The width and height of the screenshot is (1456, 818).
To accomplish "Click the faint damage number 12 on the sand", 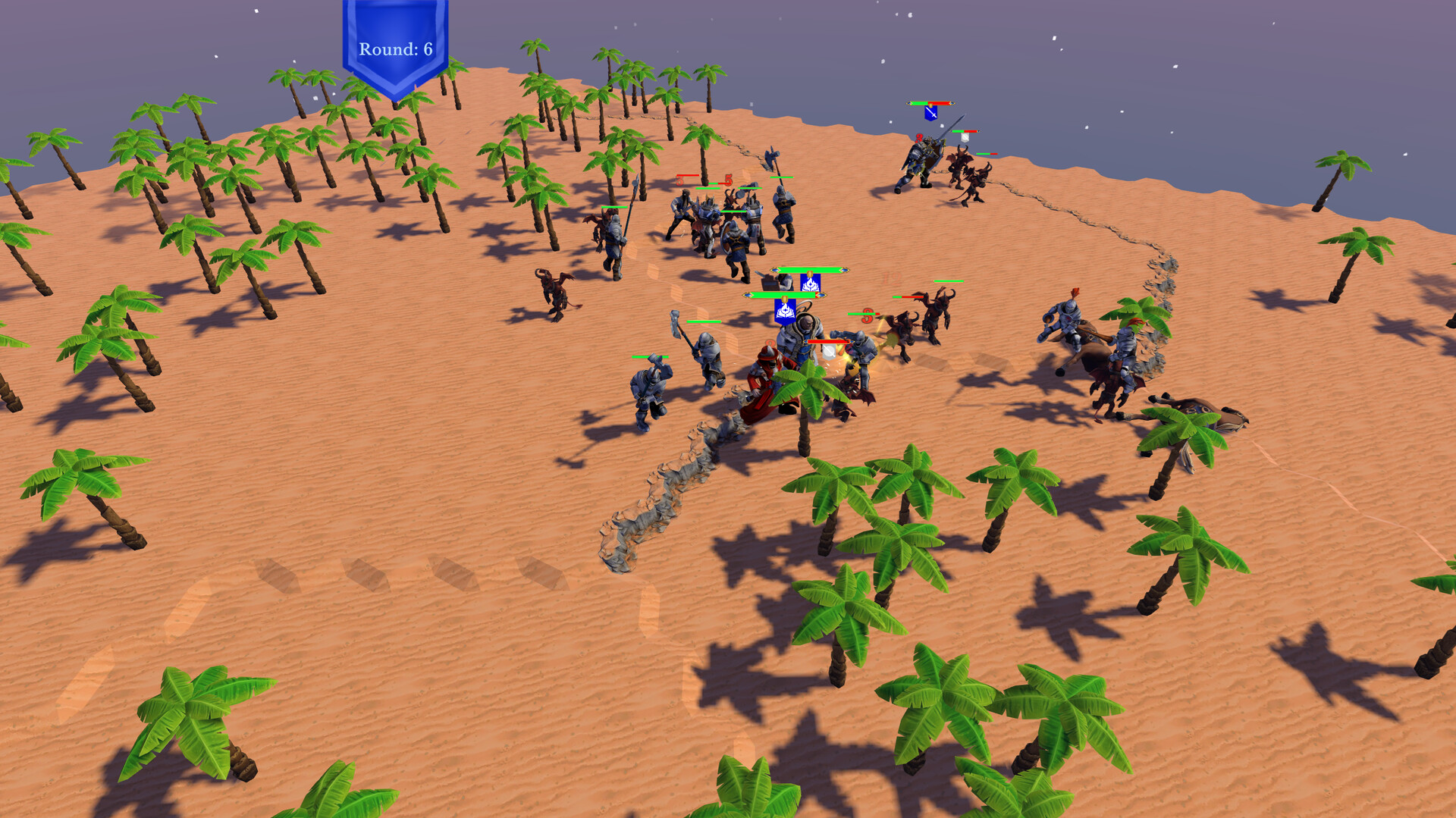I will point(892,277).
